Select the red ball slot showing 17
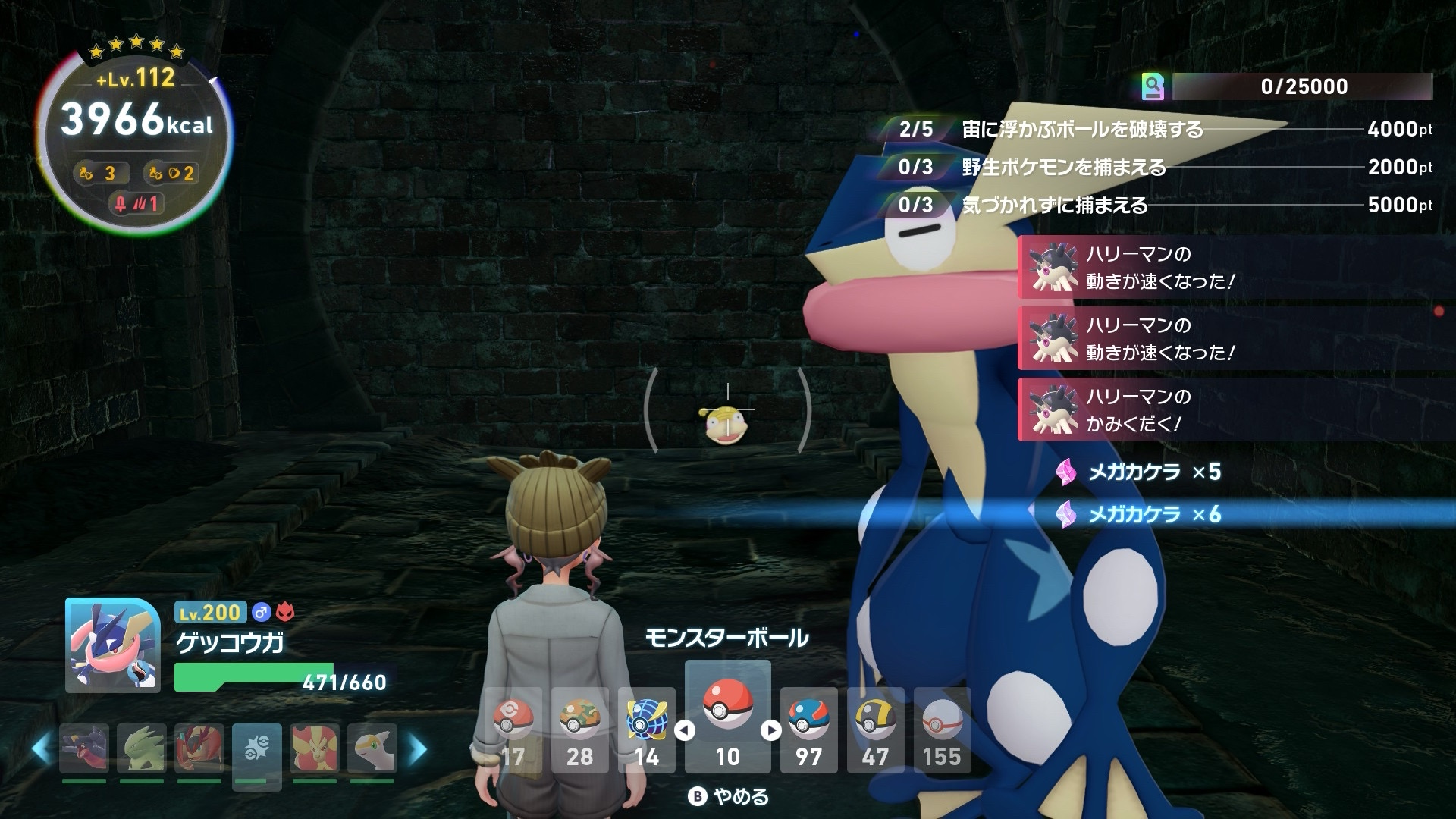The image size is (1456, 819). 513,730
